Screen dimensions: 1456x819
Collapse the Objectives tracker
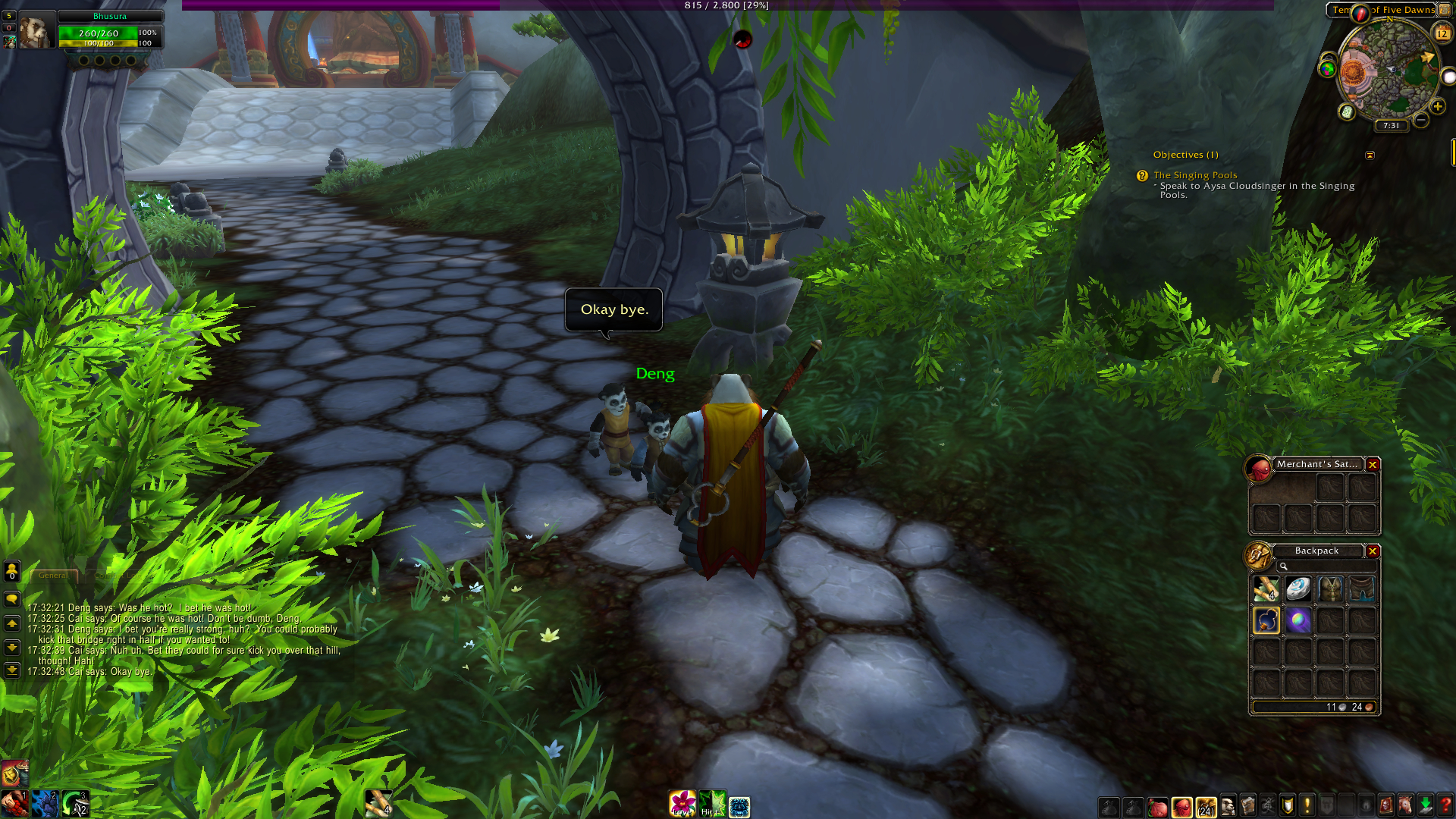1370,155
